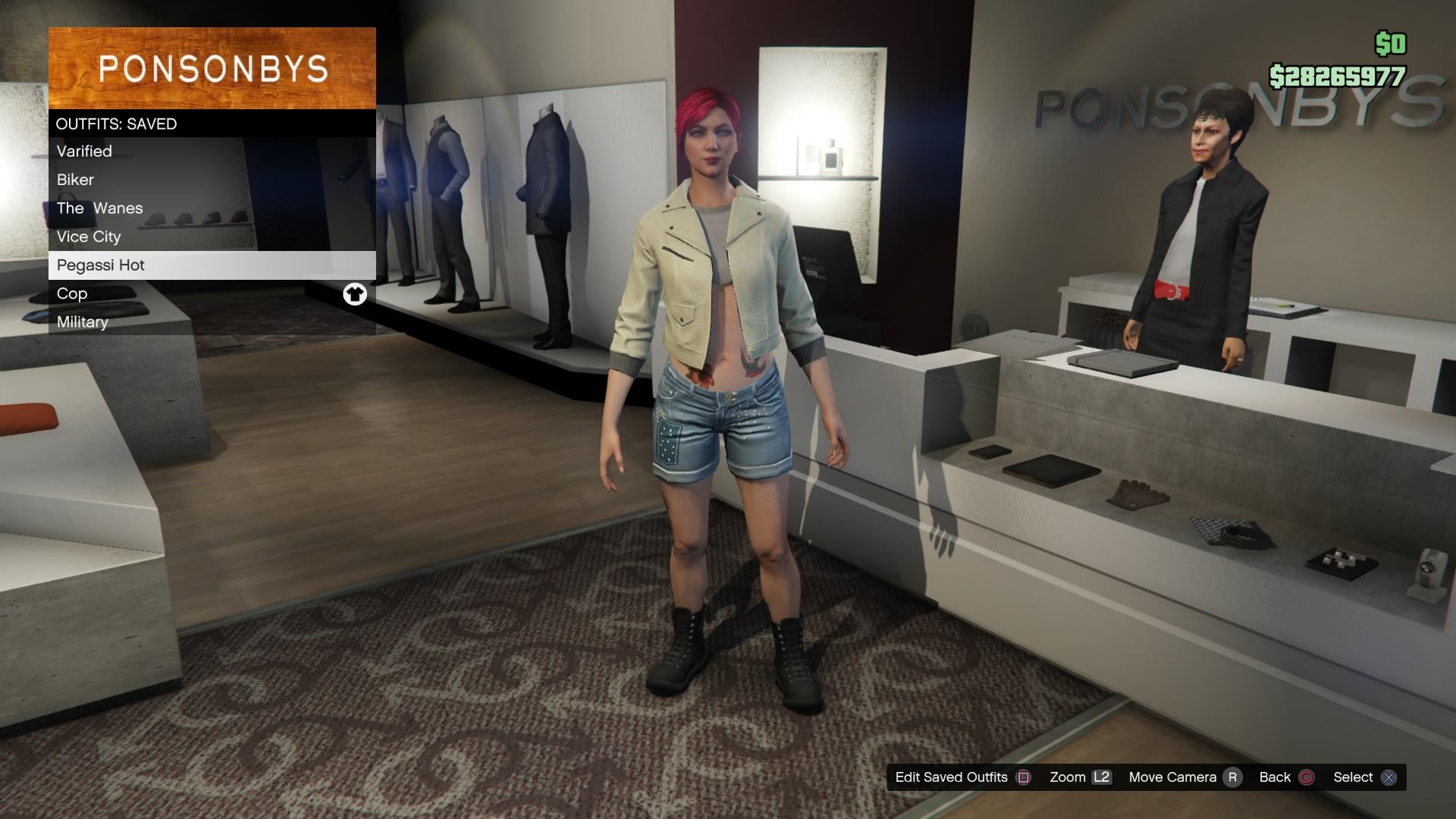1456x819 pixels.
Task: Click the t-shirt icon next to Cop
Action: point(356,294)
